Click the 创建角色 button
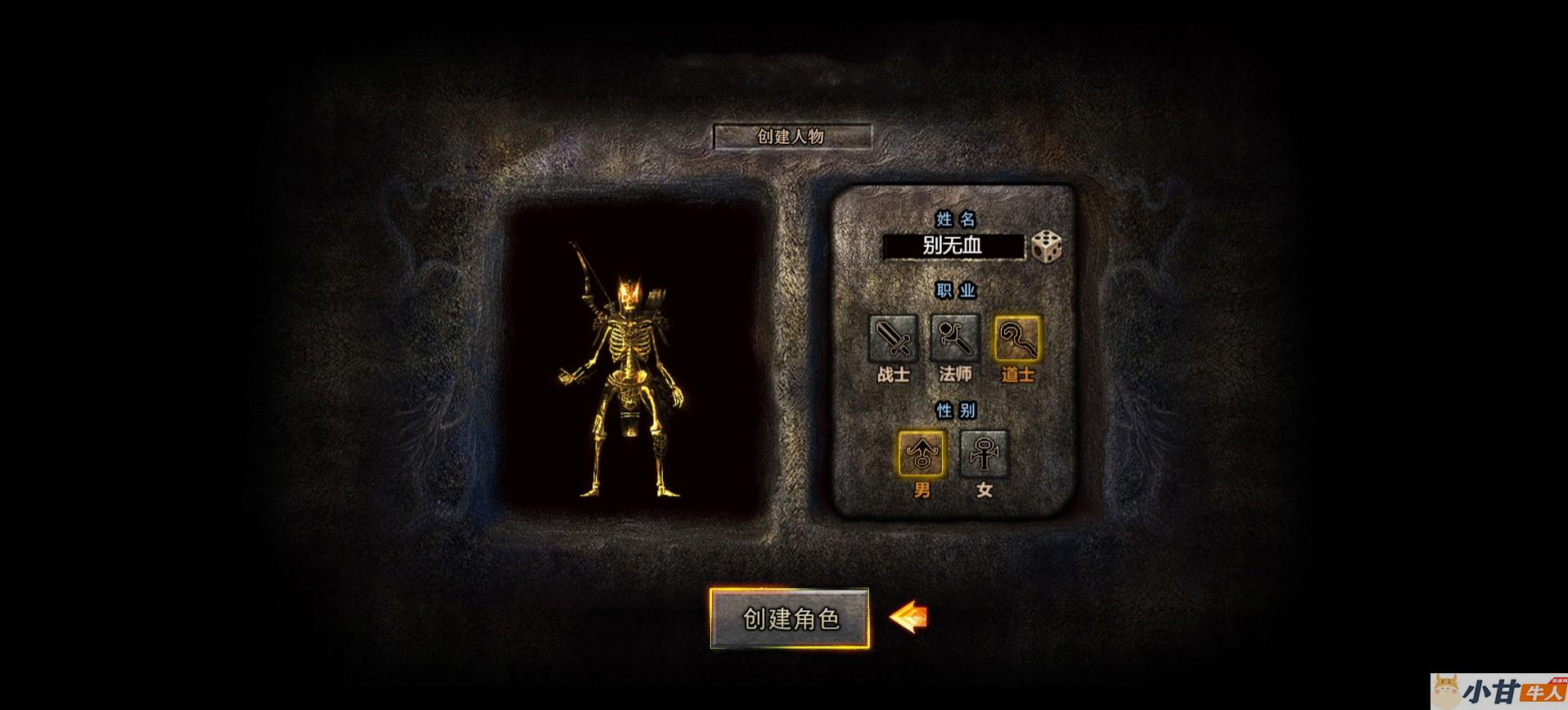The image size is (1568, 710). coord(789,618)
